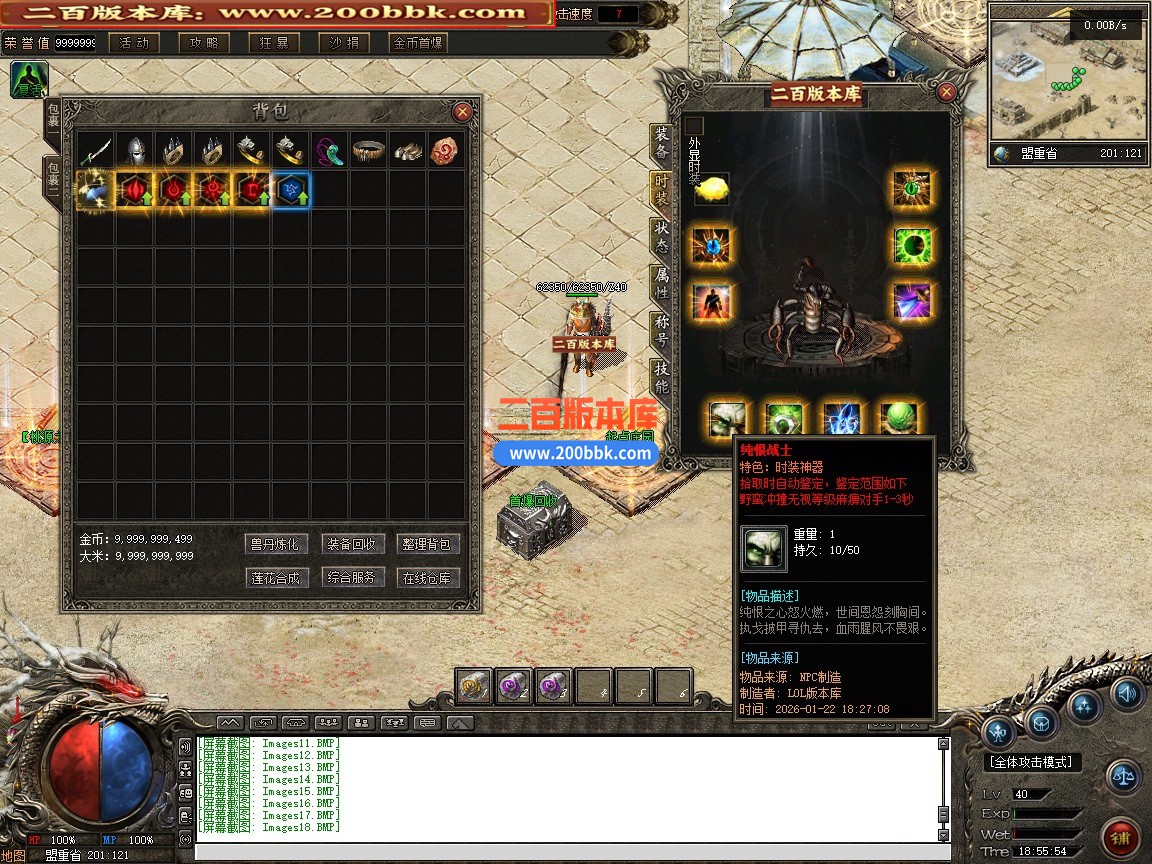1152x864 pixels.
Task: Close the character equipment panel
Action: 946,93
